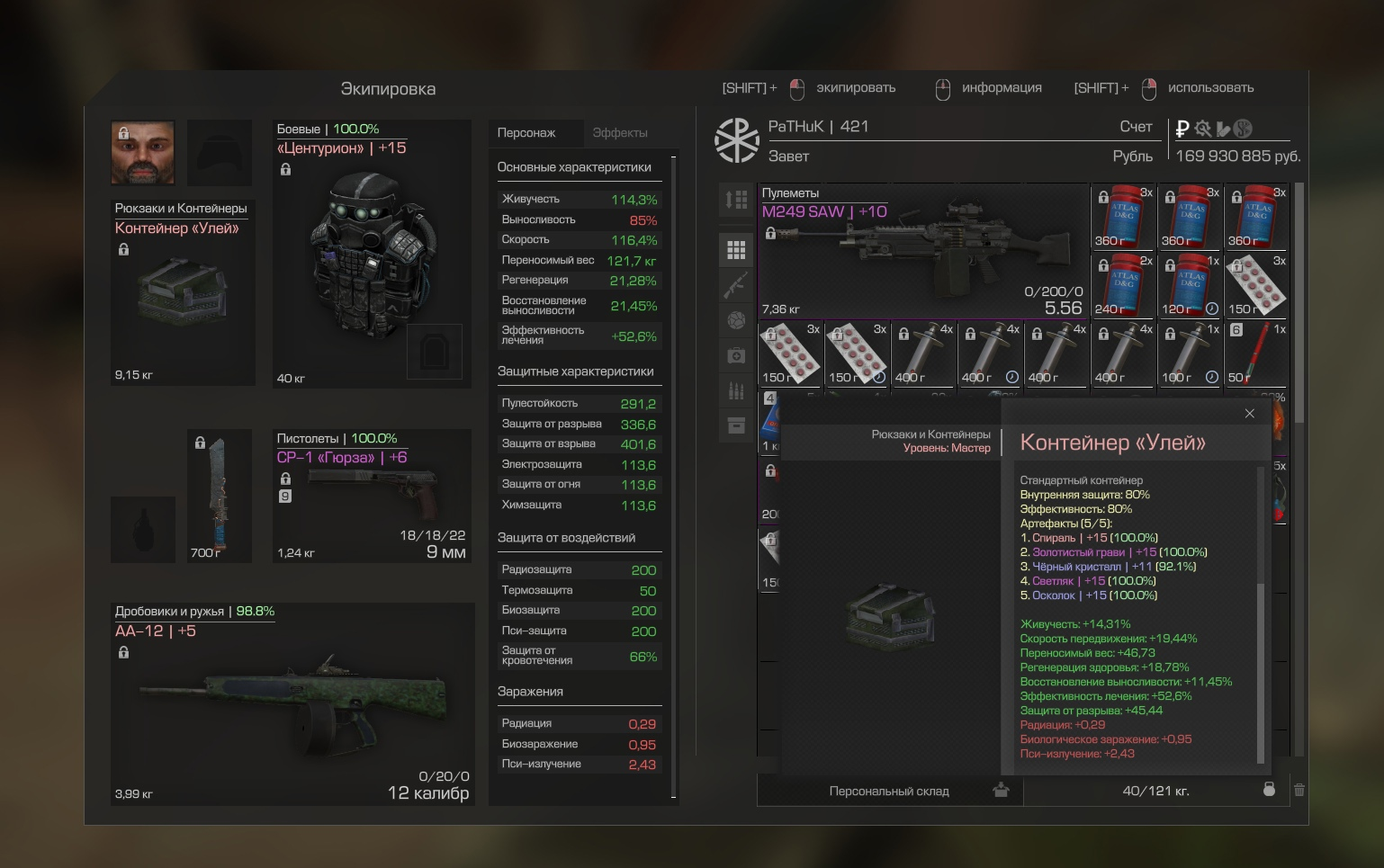
Task: Open the Персонаж tab
Action: coord(526,133)
